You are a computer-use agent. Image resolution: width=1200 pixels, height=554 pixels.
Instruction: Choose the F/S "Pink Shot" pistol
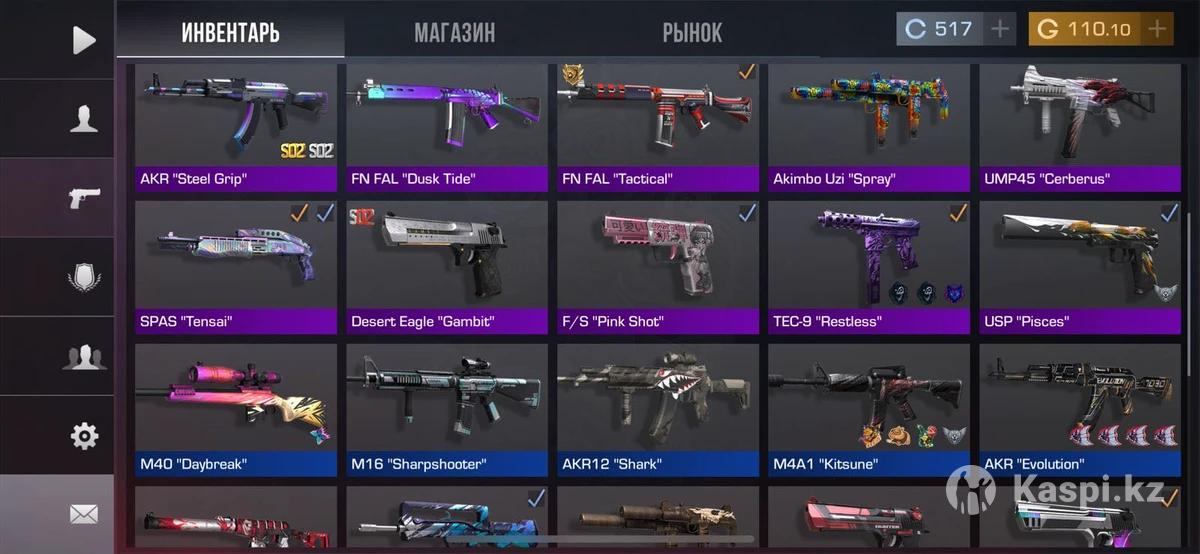658,267
